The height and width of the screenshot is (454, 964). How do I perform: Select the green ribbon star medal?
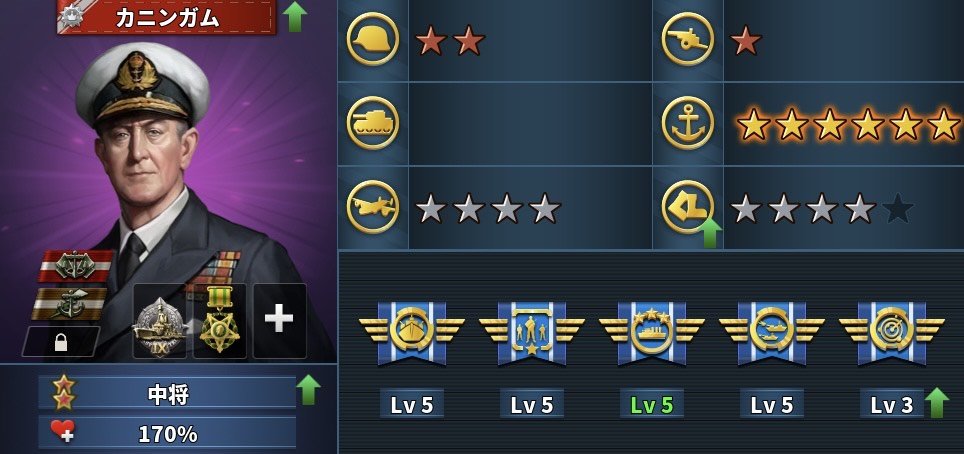[220, 320]
